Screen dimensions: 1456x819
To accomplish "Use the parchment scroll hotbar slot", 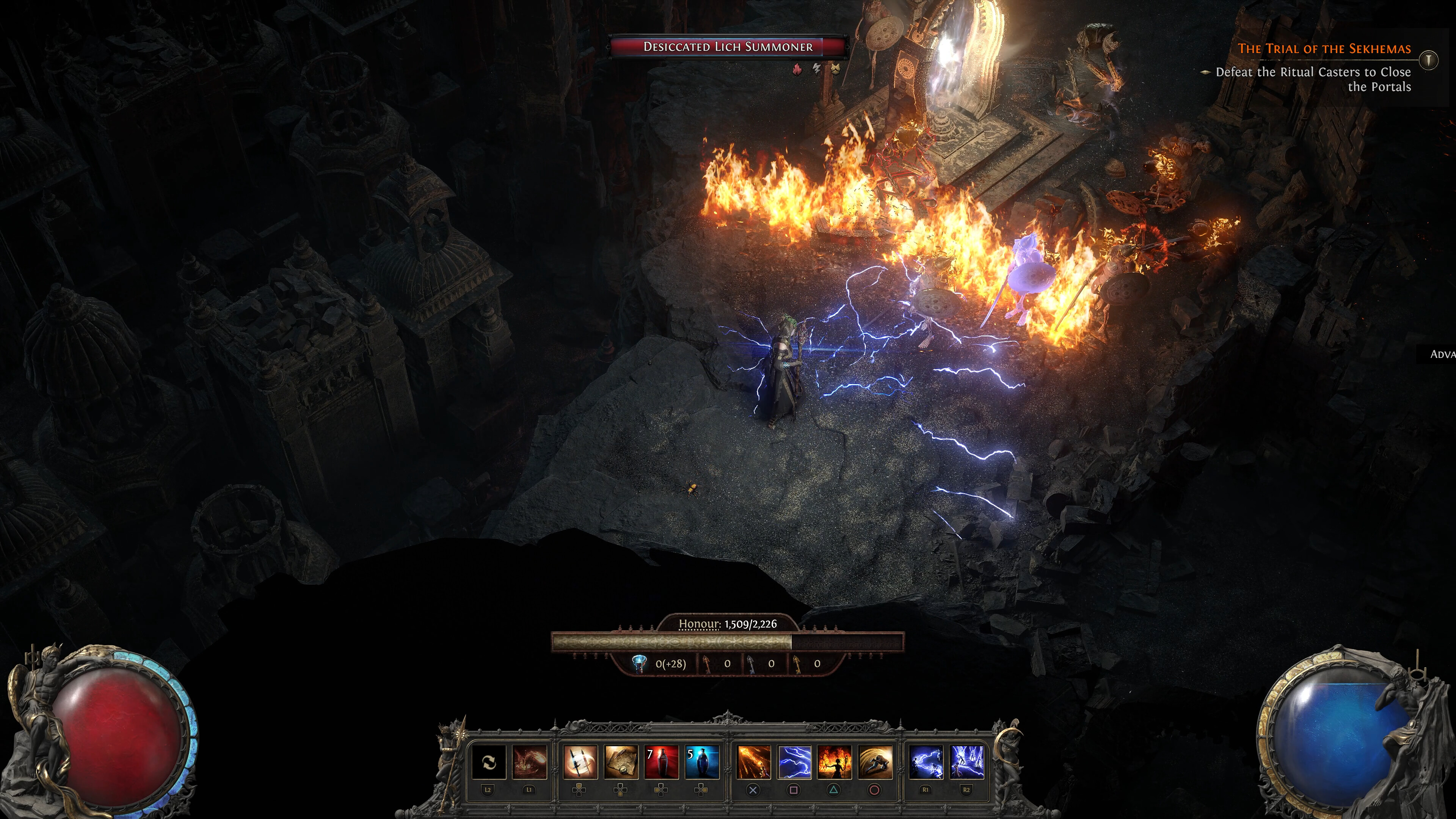I will 621,762.
